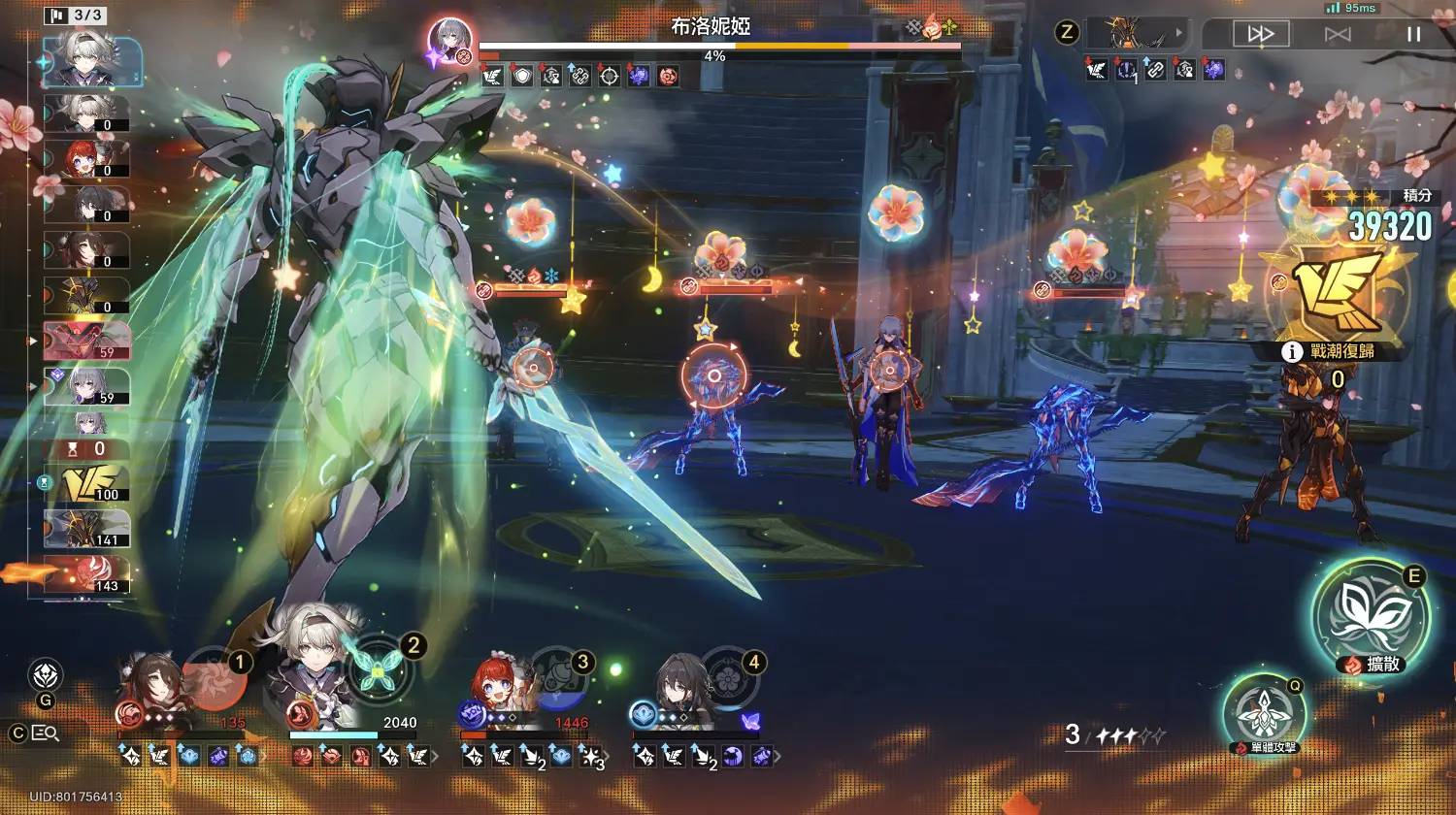Select the golden wing turn-order card

point(87,483)
